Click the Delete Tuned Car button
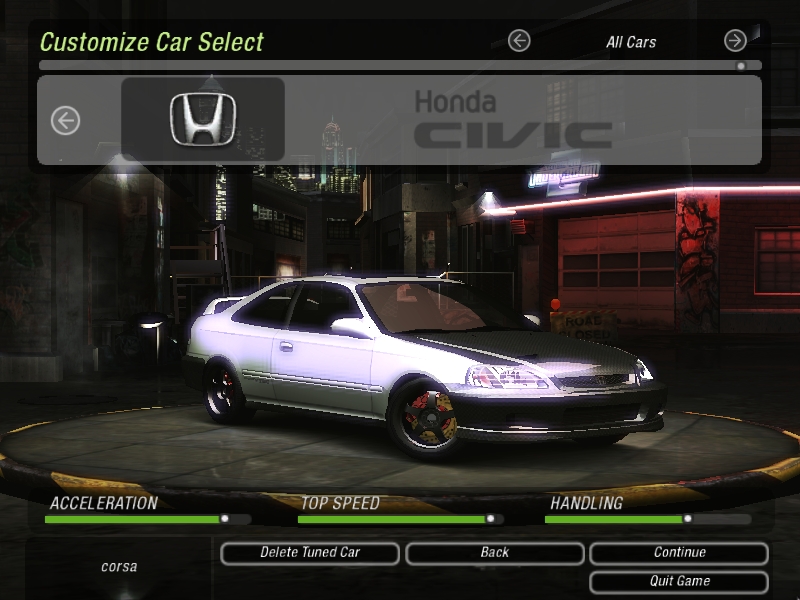The width and height of the screenshot is (800, 600). 310,553
